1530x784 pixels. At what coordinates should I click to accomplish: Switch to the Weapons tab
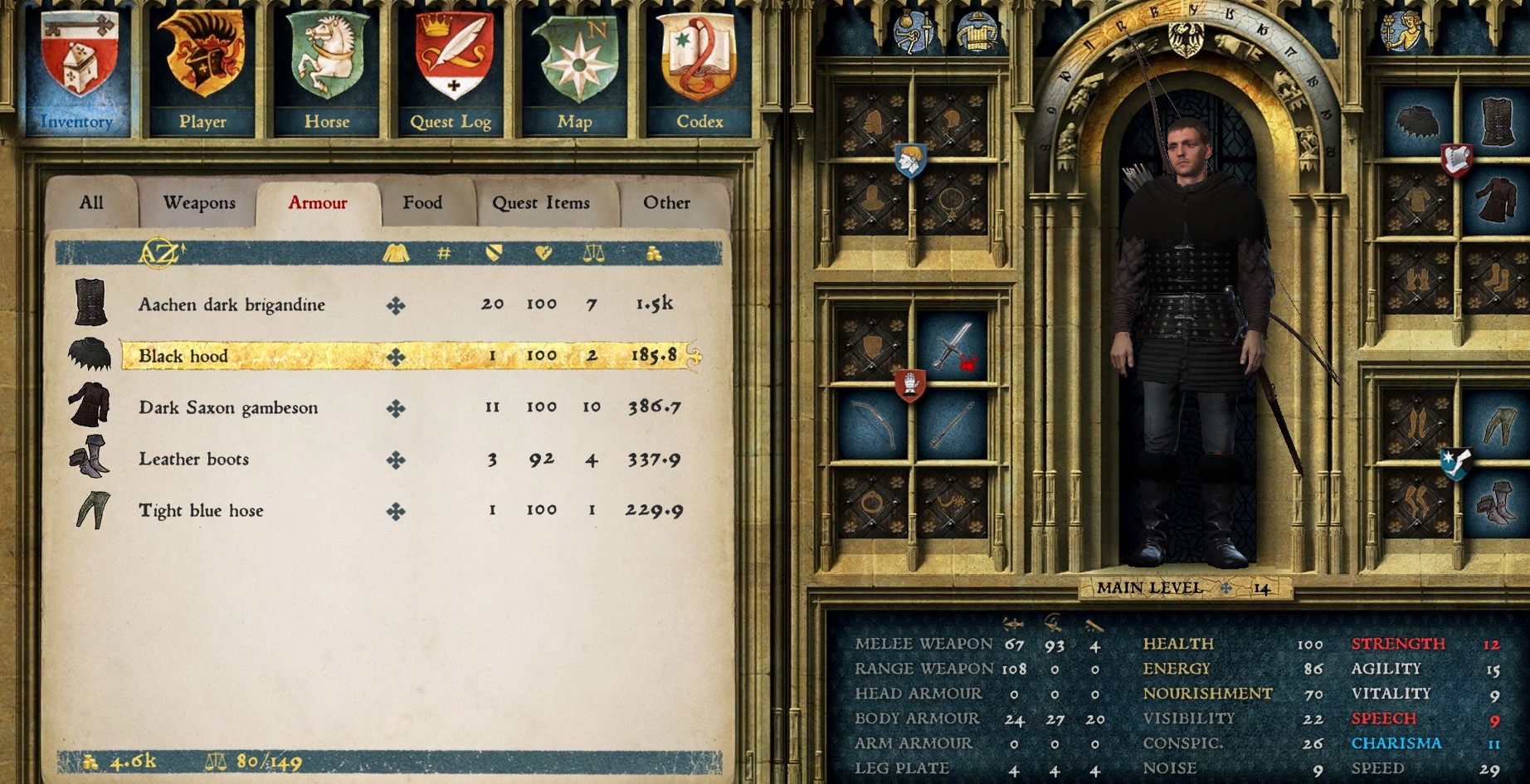pos(197,202)
